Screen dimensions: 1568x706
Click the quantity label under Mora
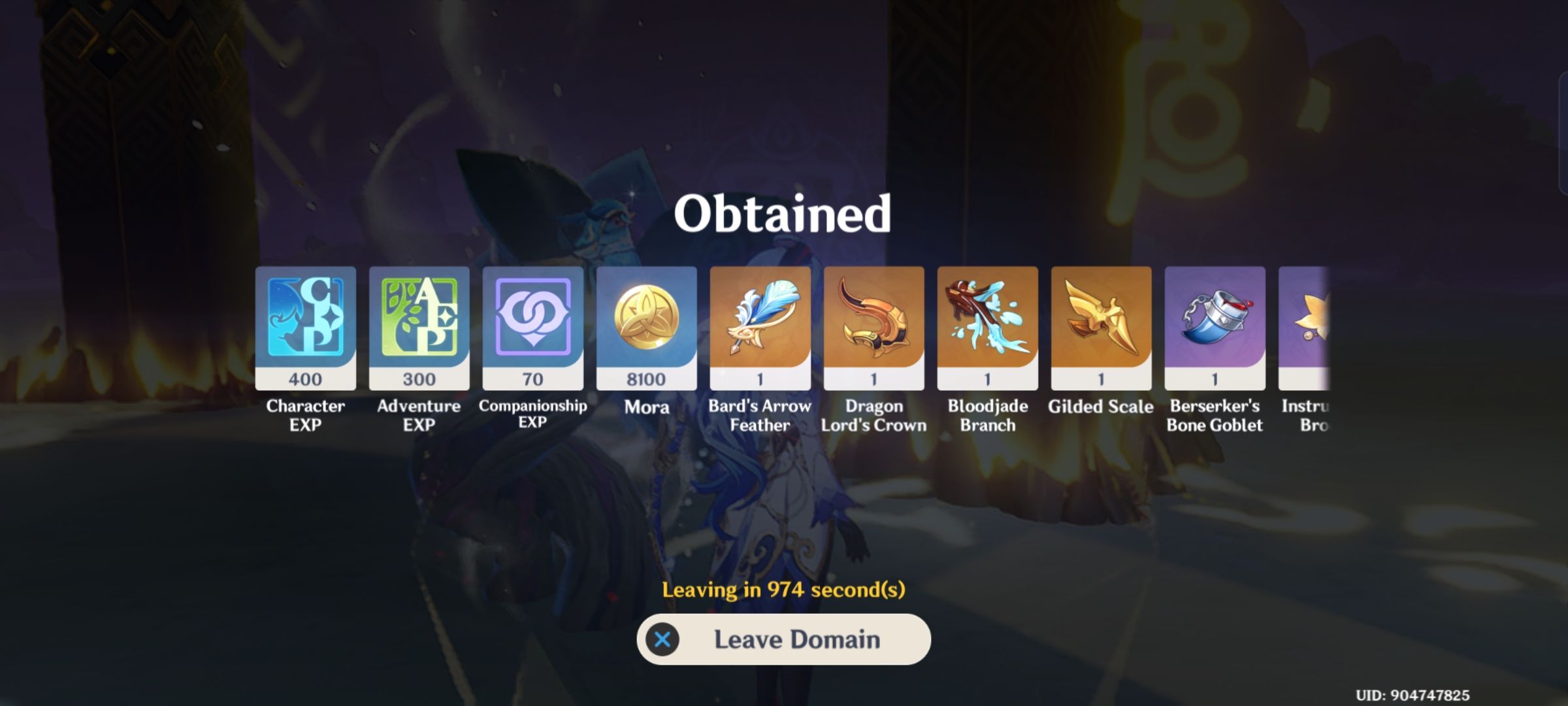(646, 378)
